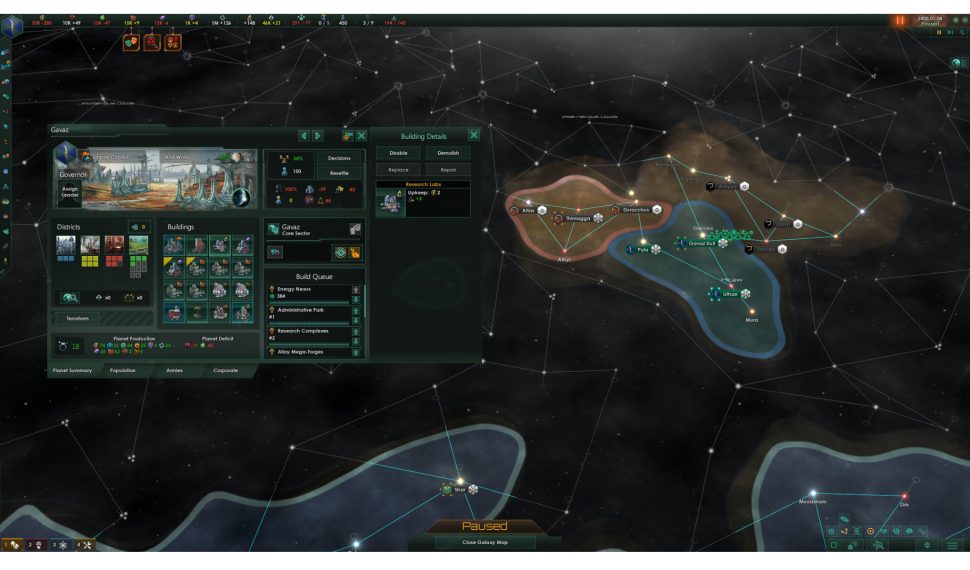The height and width of the screenshot is (570, 970).
Task: Close the Building Details panel
Action: (x=474, y=135)
